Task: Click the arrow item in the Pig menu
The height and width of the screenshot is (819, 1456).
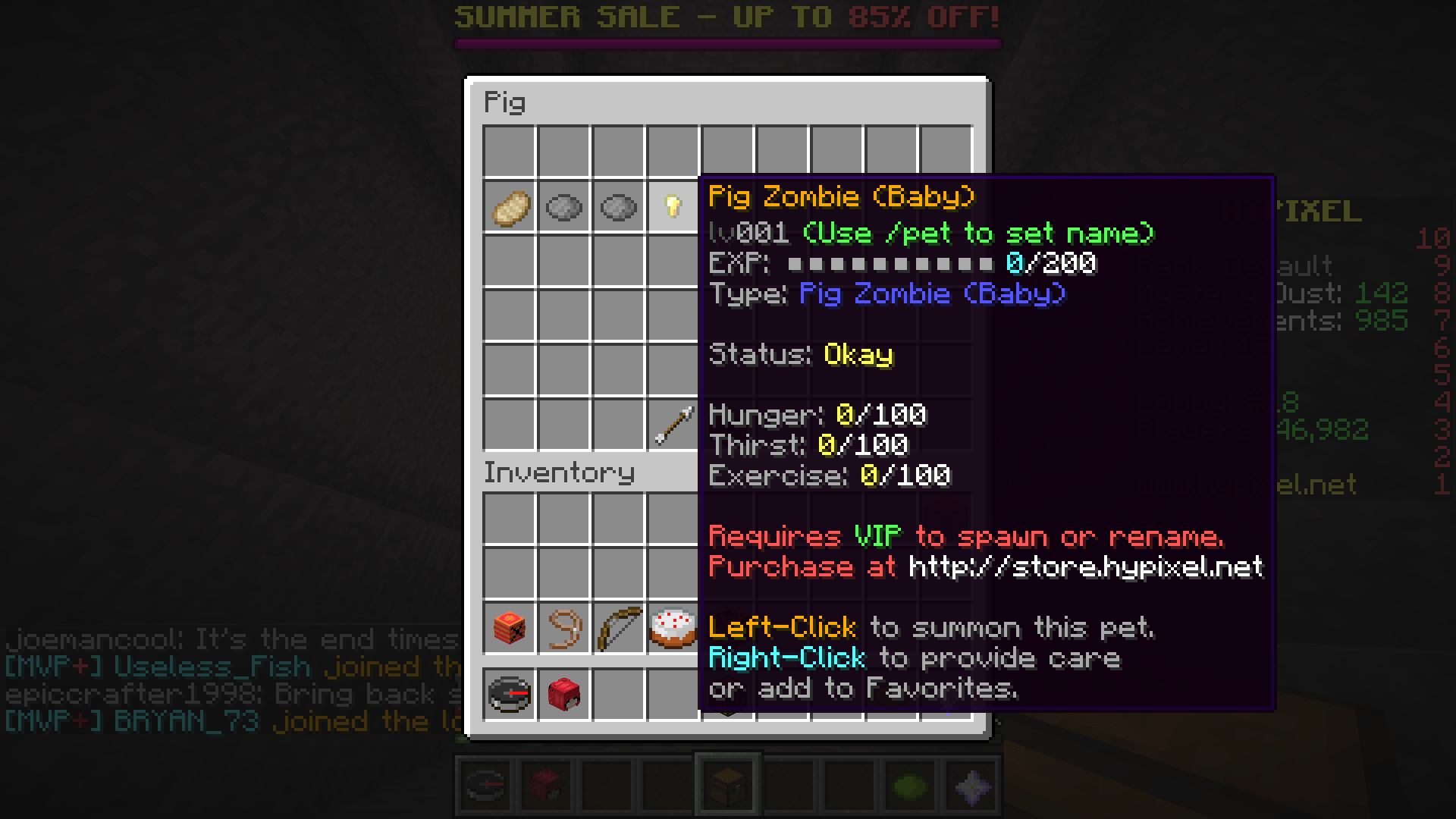Action: (x=673, y=425)
